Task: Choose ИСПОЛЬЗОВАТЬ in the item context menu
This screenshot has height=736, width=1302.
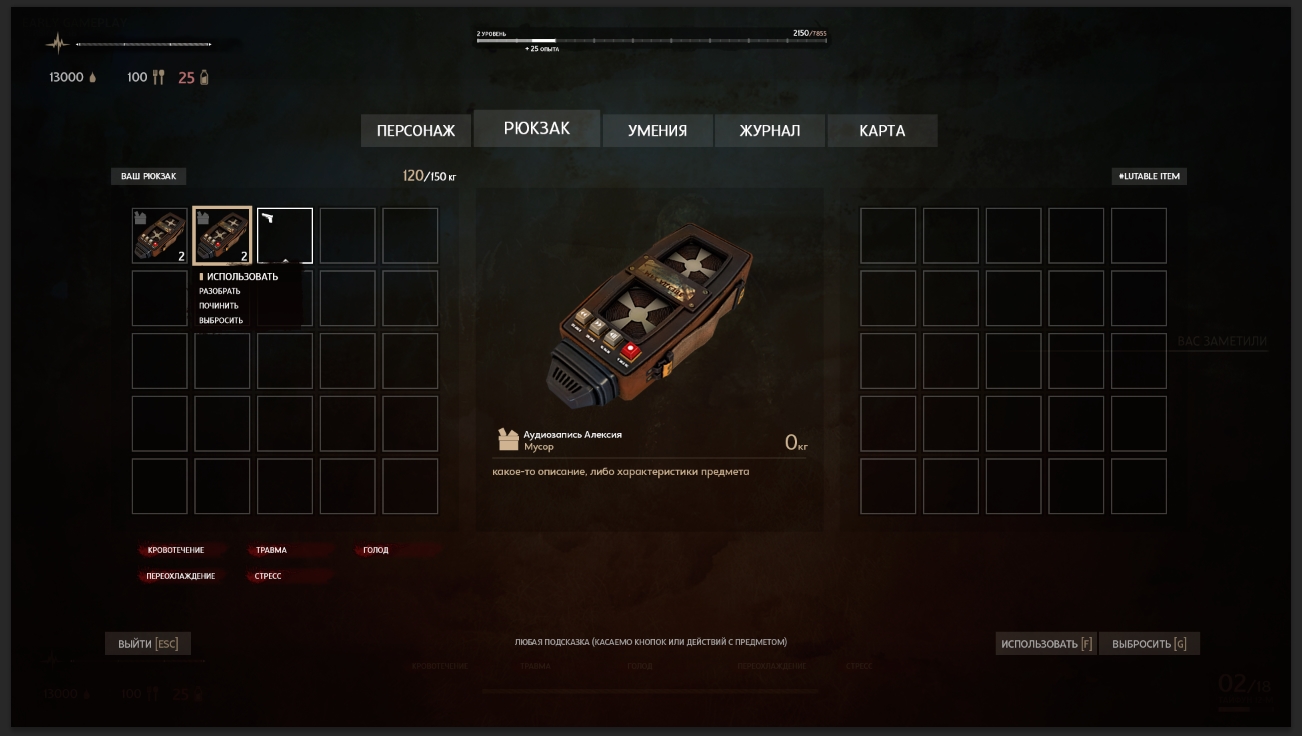Action: (242, 277)
